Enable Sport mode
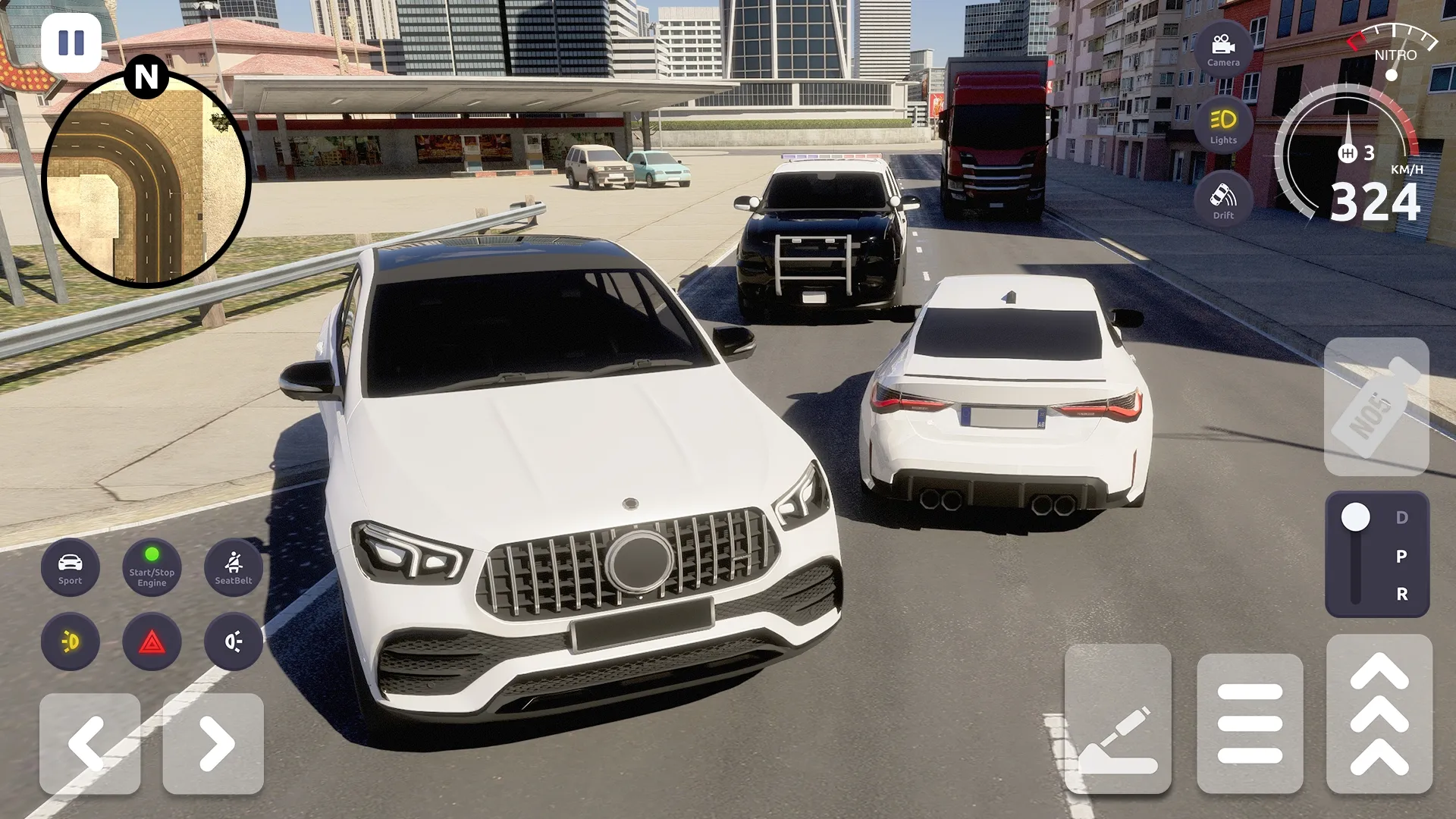 click(x=70, y=567)
